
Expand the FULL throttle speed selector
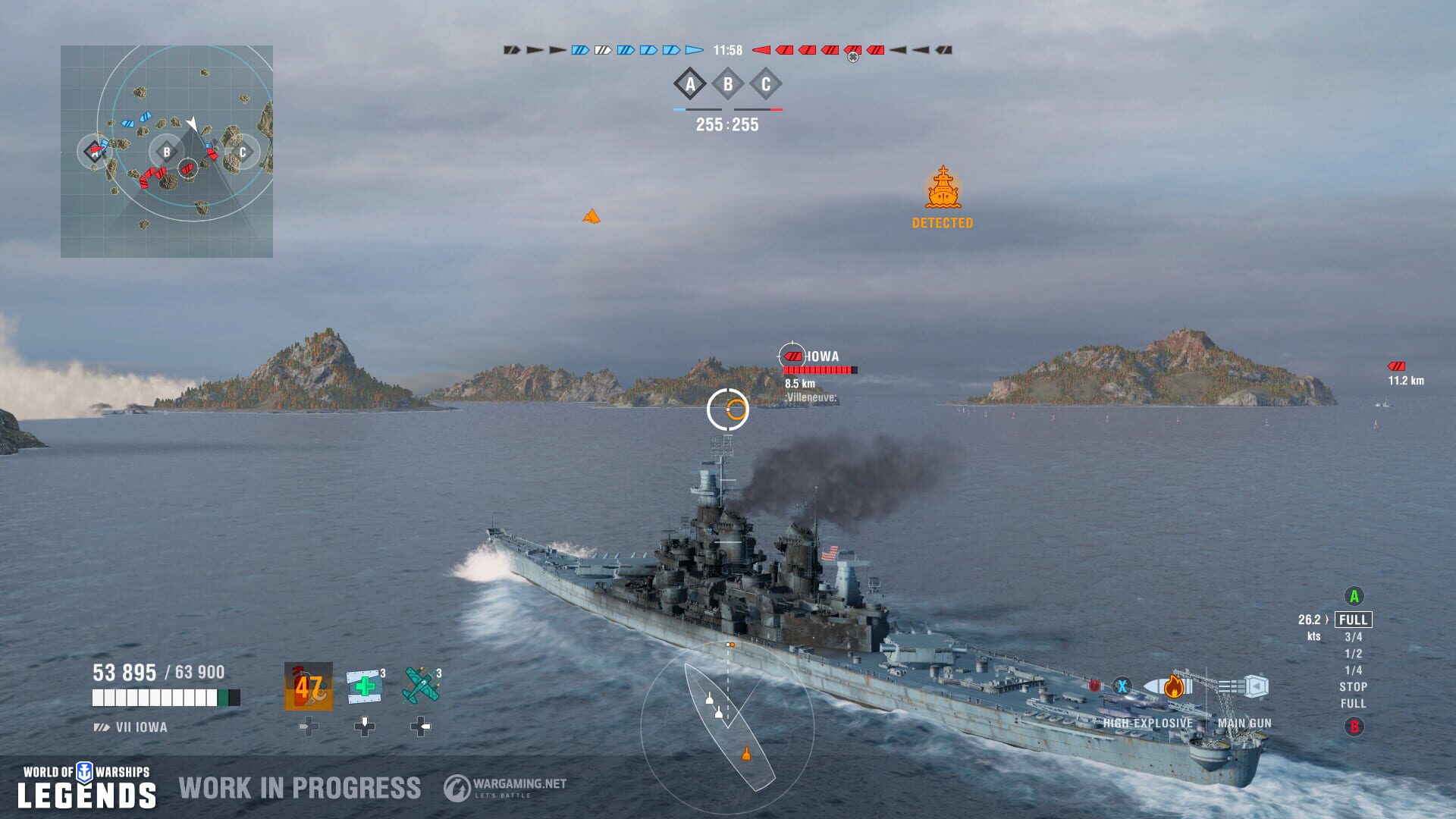point(1355,620)
